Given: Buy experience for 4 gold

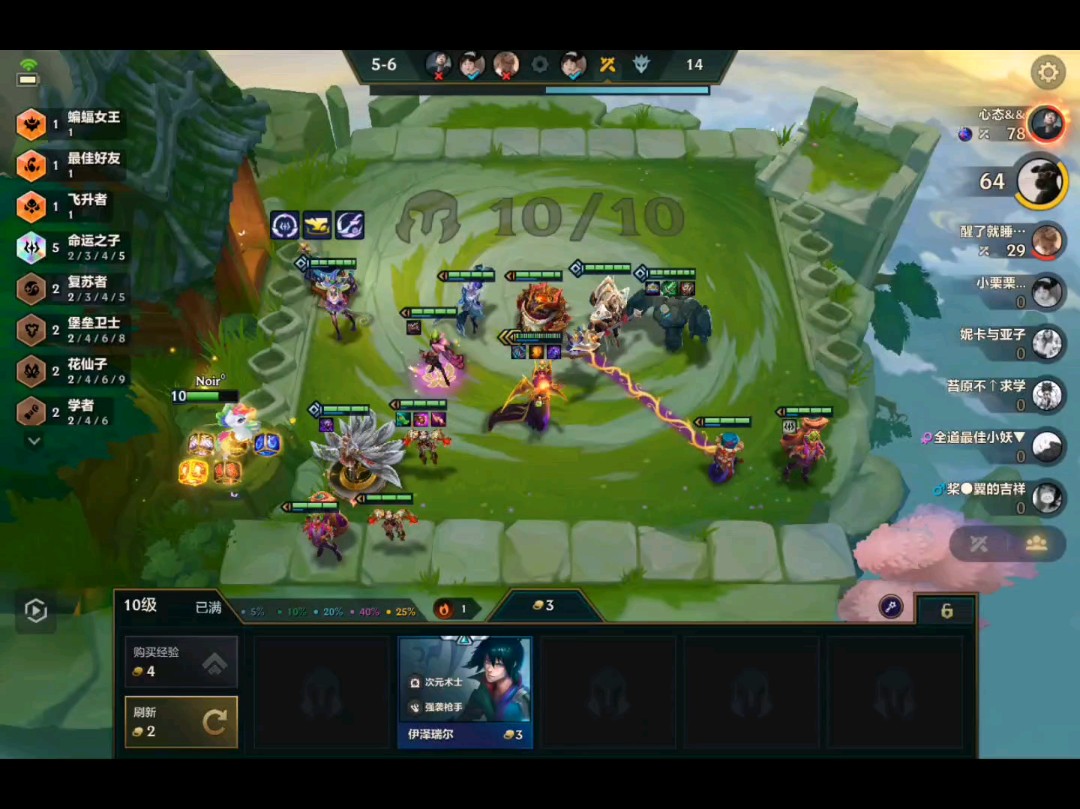Looking at the screenshot, I should click(x=181, y=661).
